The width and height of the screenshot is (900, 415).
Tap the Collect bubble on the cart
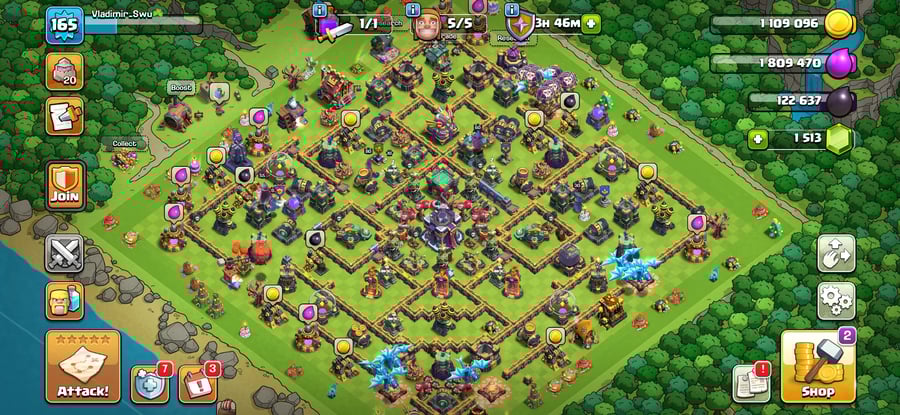pyautogui.click(x=124, y=144)
